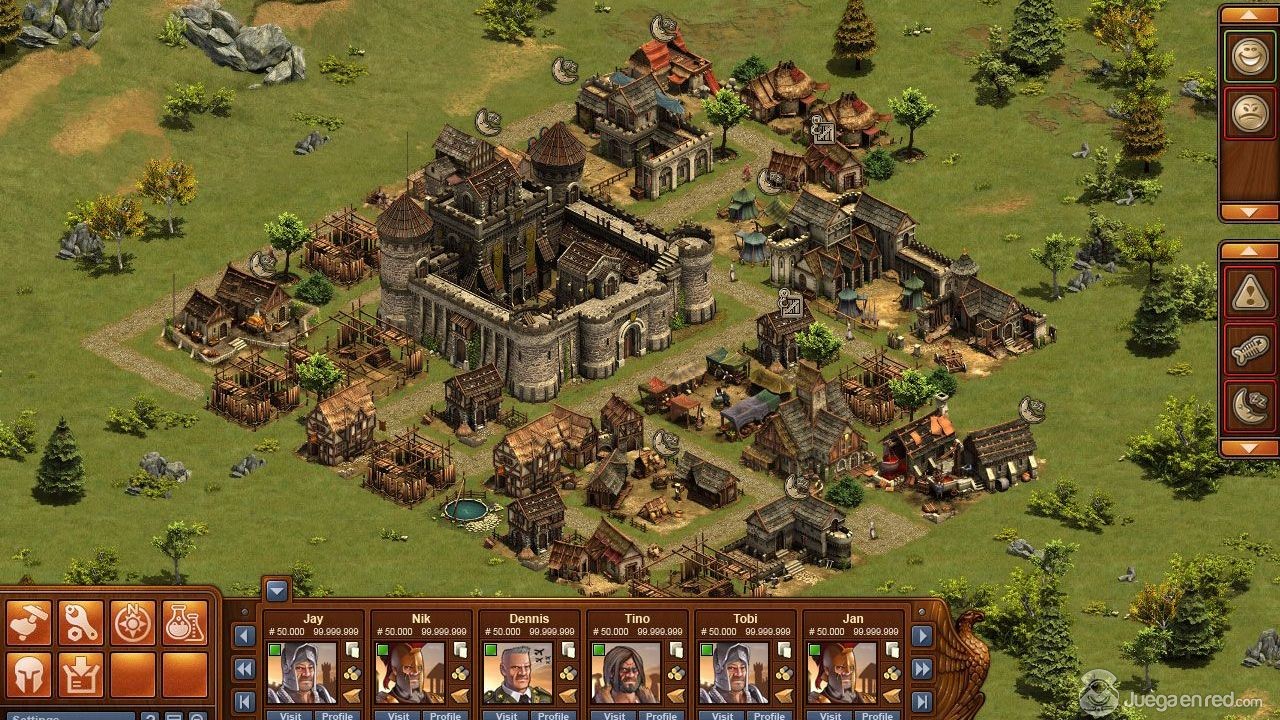Open the compass map button

pyautogui.click(x=133, y=623)
